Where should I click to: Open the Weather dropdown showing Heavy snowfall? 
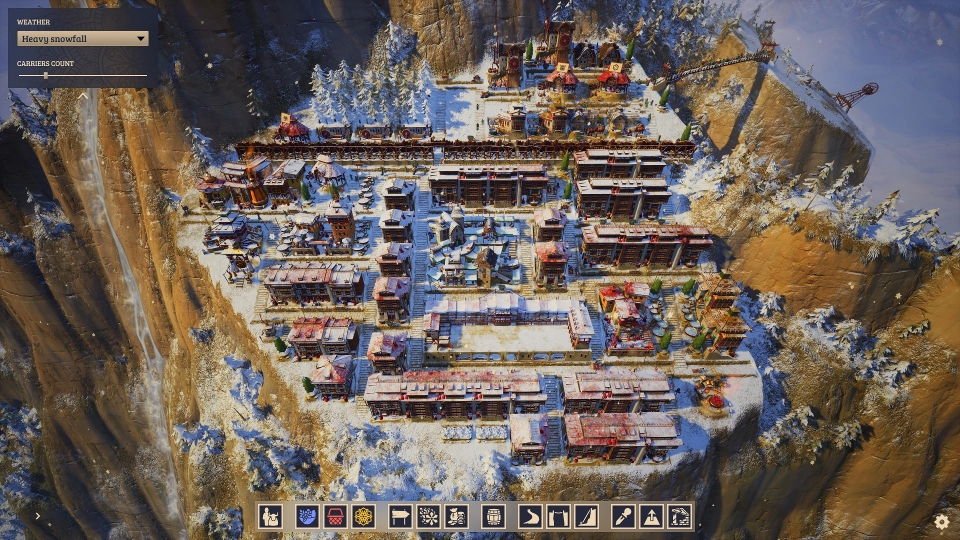pos(83,39)
